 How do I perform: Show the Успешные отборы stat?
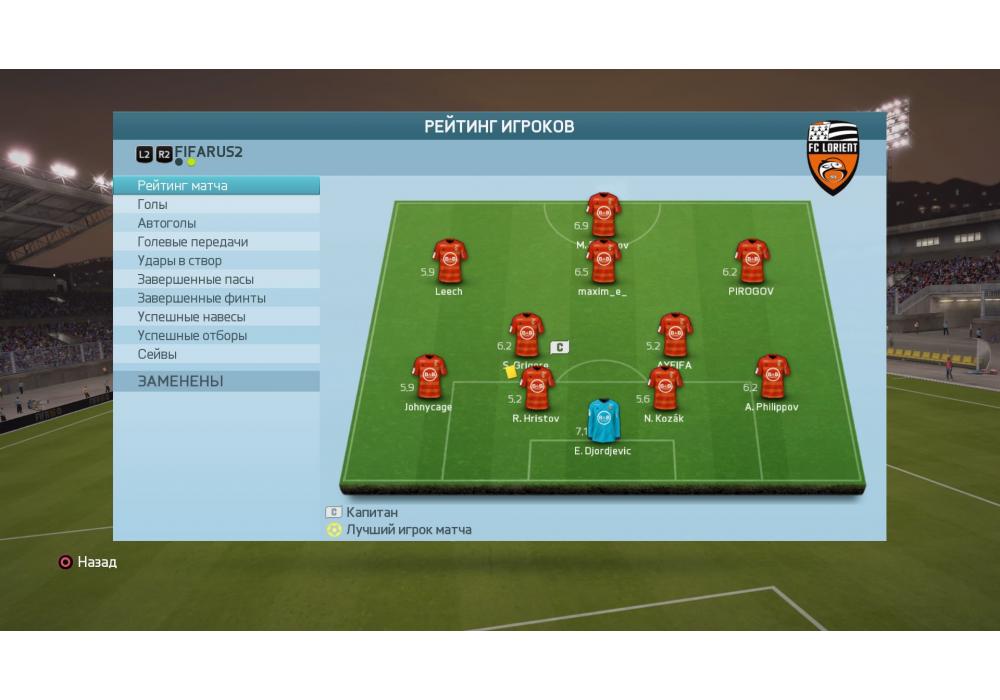[217, 336]
